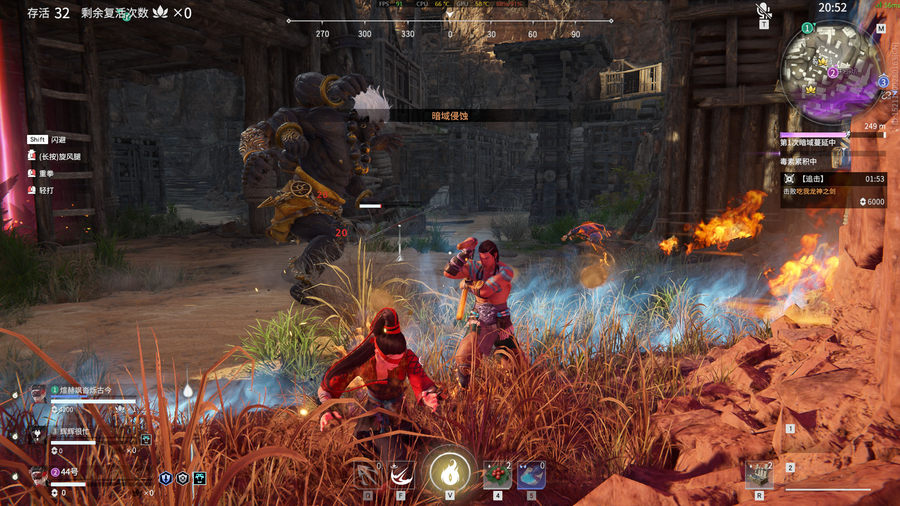Click the green number 1 minimap marker
The width and height of the screenshot is (900, 506).
coord(808,28)
